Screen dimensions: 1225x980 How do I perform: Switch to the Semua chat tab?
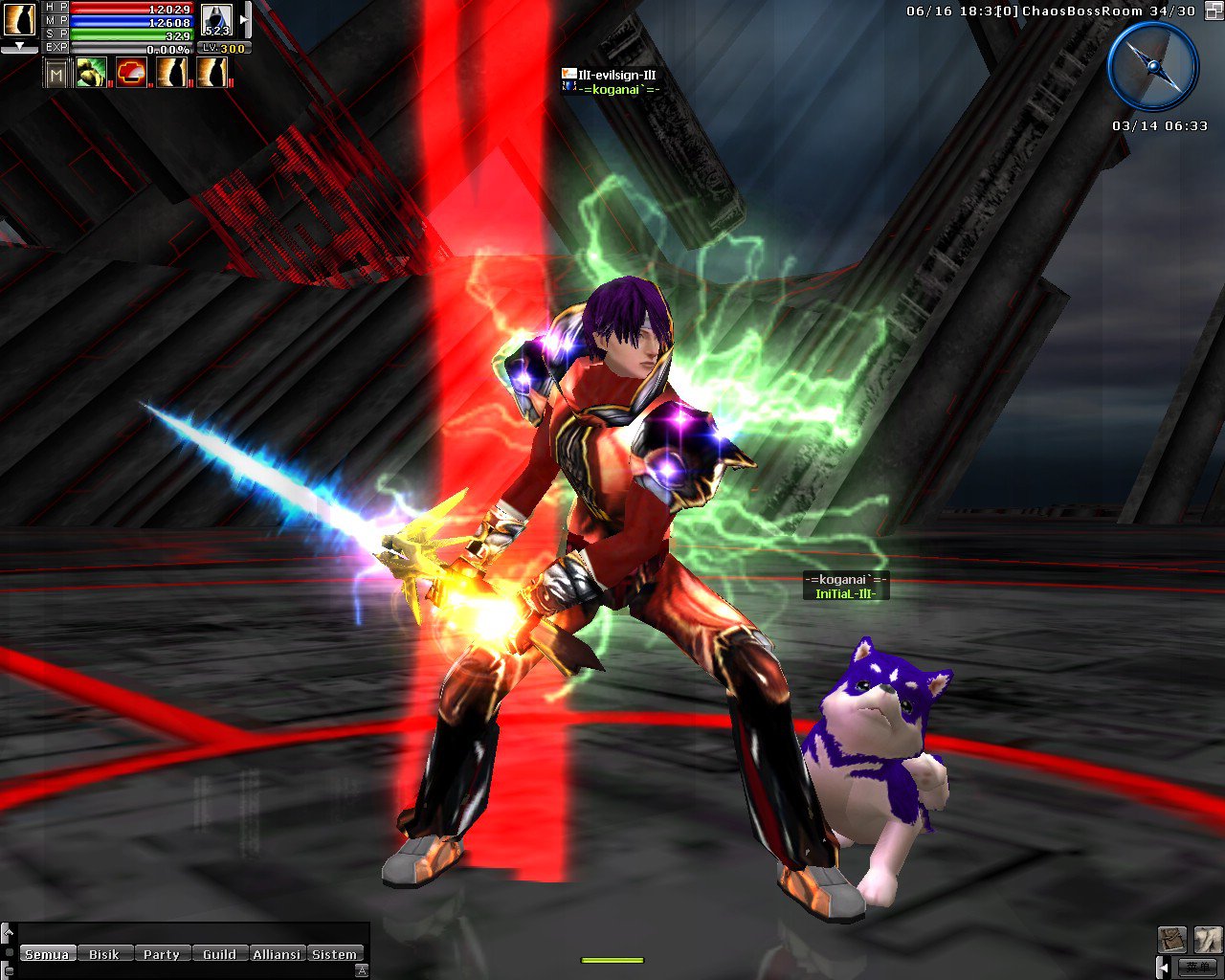(x=47, y=954)
